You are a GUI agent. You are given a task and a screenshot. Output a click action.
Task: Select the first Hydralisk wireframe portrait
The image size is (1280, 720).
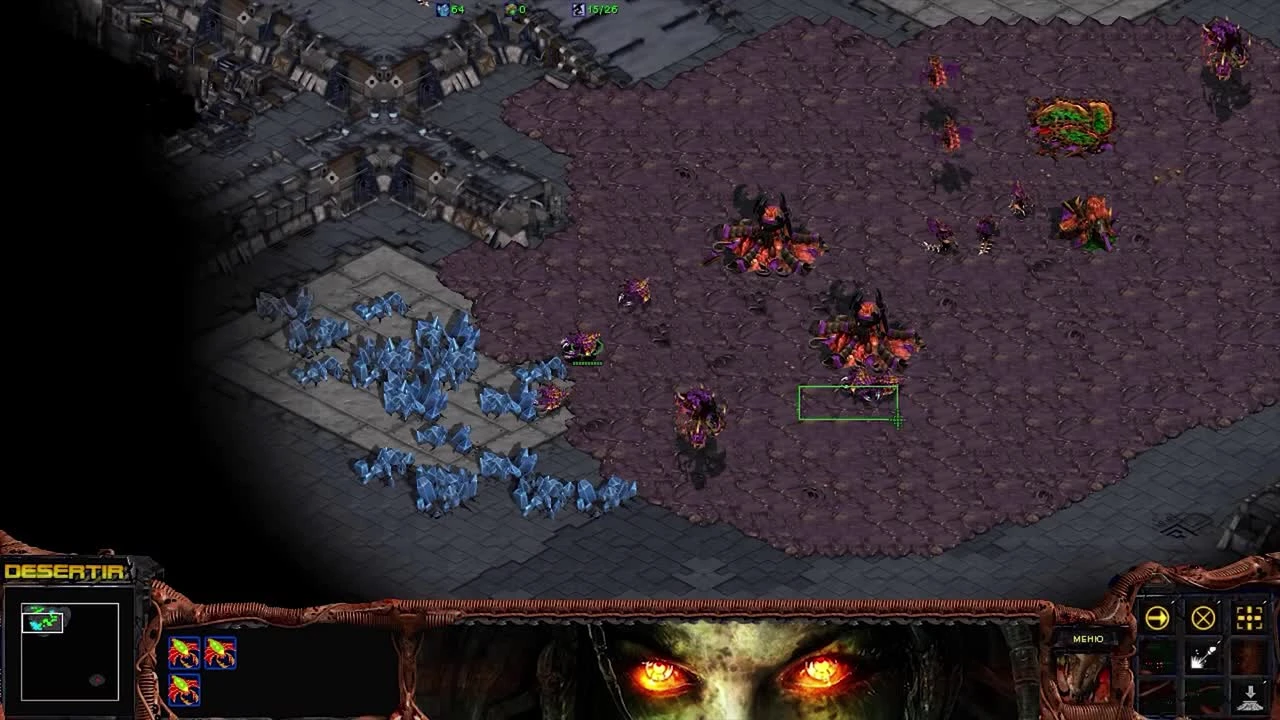click(x=184, y=652)
